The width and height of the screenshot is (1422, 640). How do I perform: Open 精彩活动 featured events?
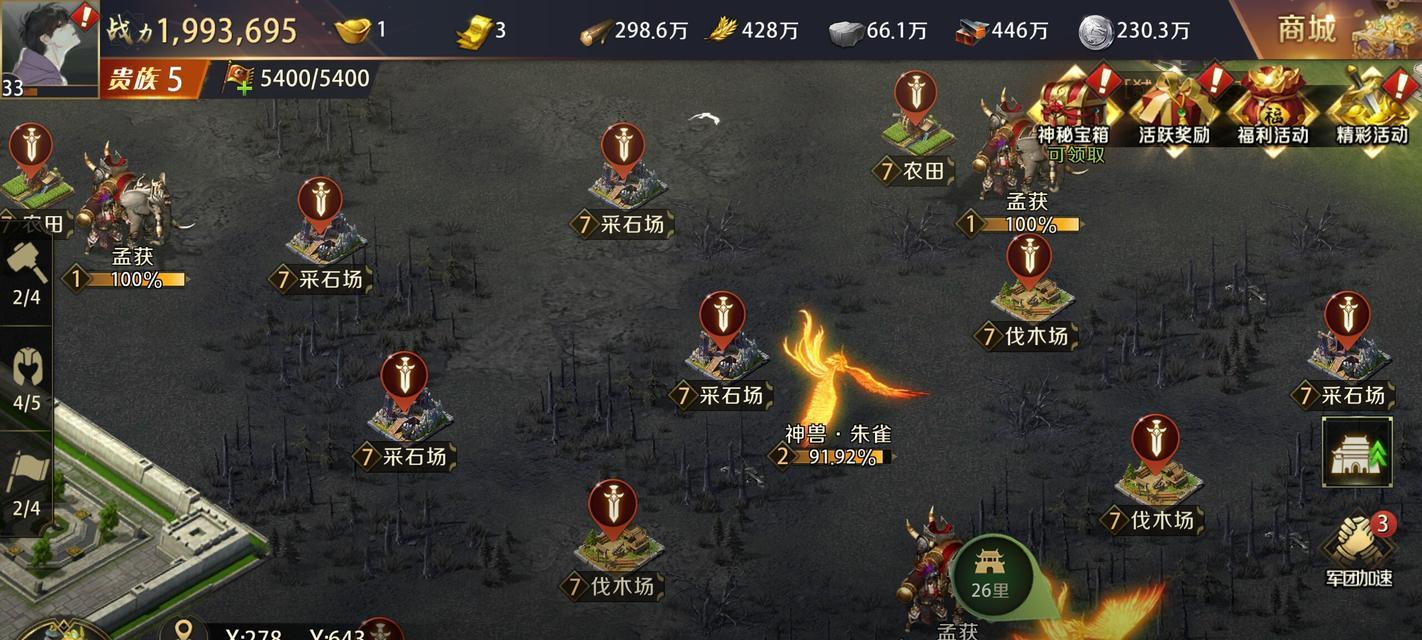(x=1372, y=110)
